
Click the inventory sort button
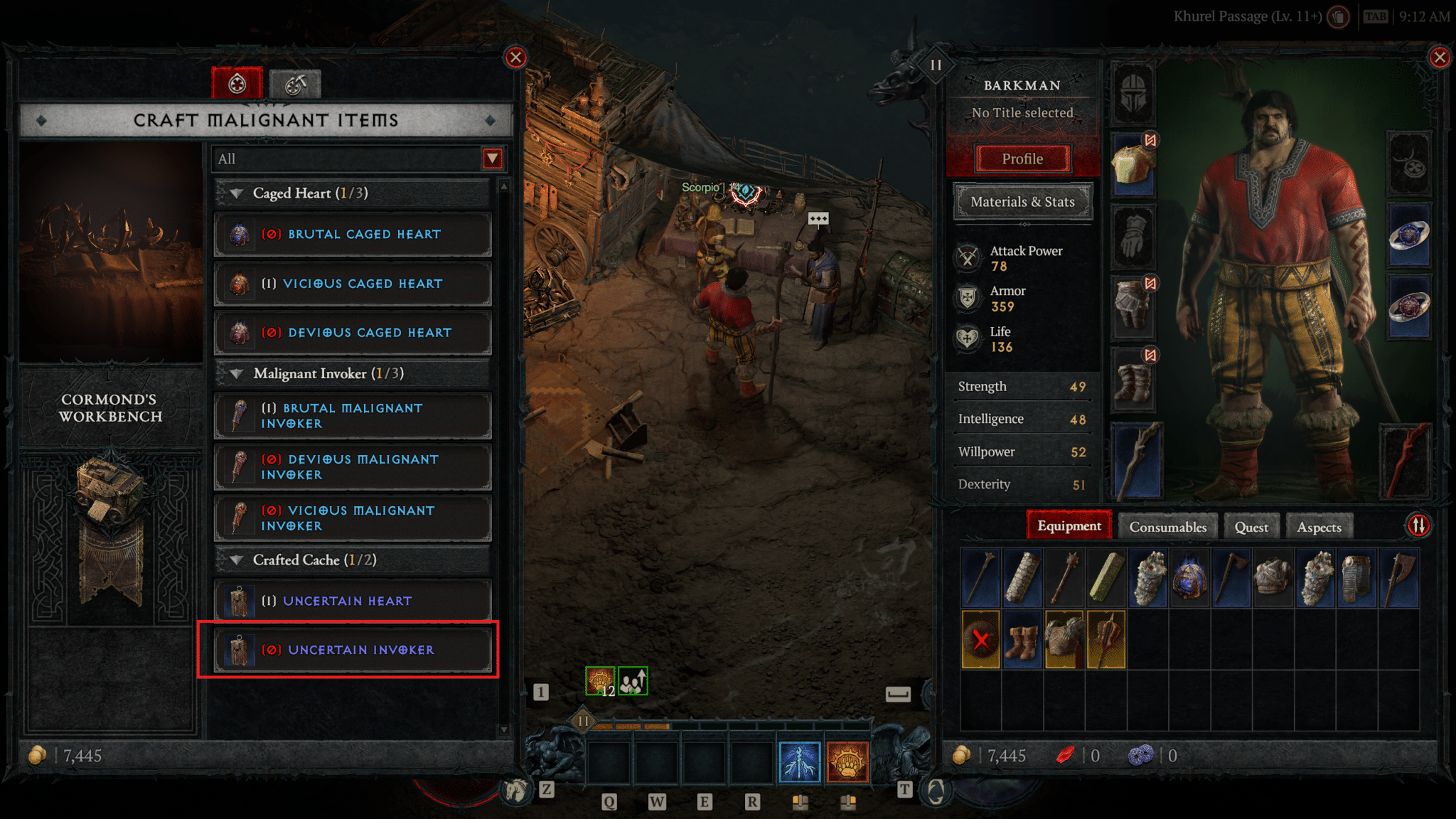[x=1418, y=526]
